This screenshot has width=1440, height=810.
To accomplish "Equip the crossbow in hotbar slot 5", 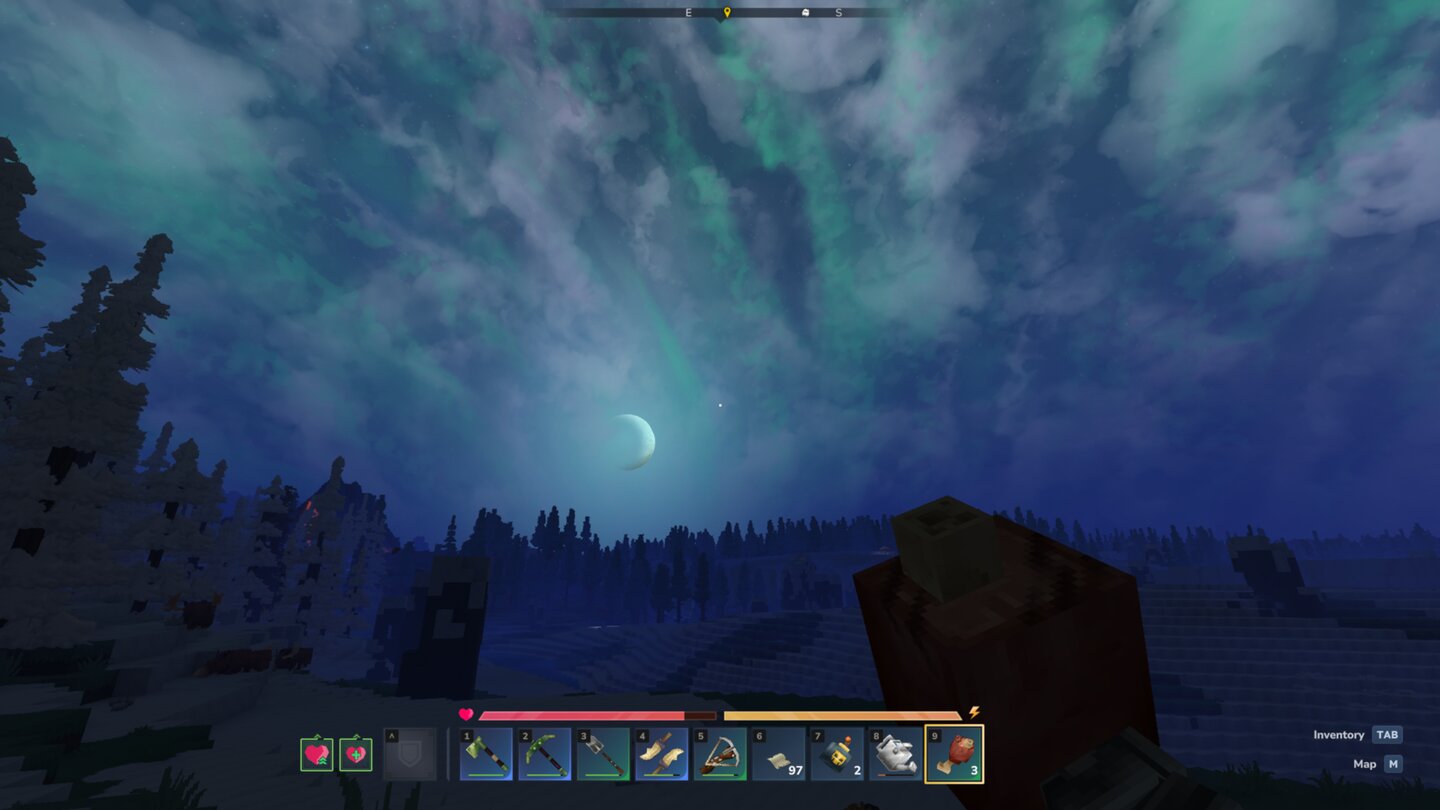I will click(x=718, y=757).
